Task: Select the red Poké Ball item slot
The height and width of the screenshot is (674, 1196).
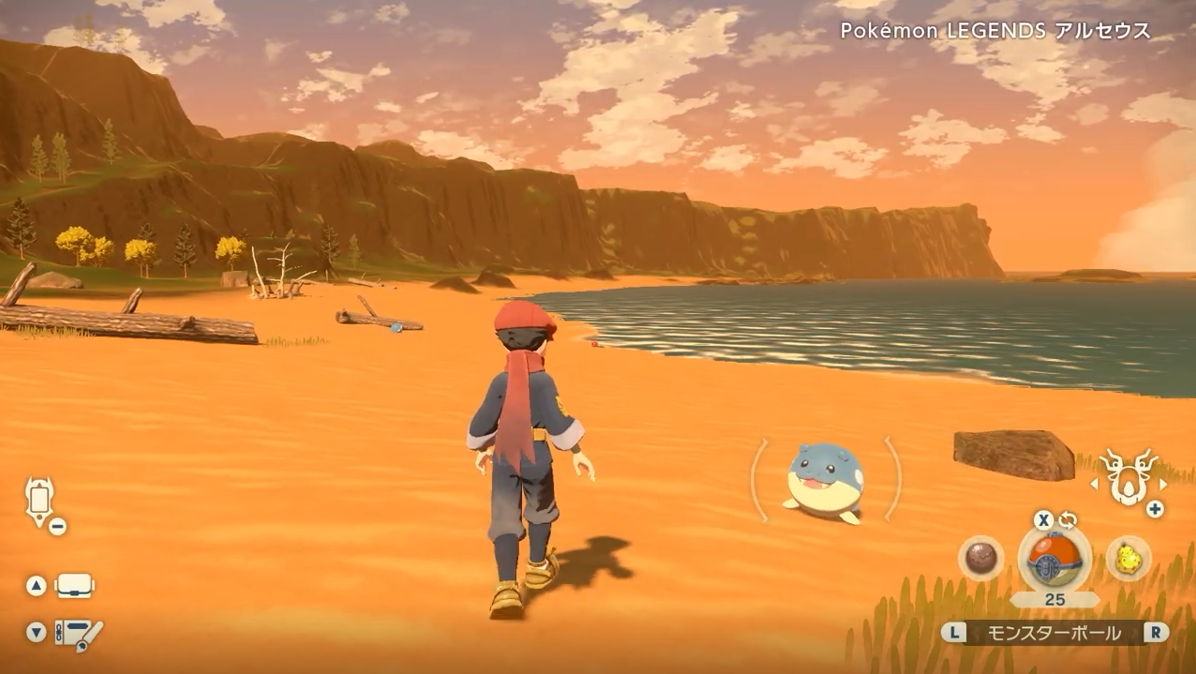Action: (x=1054, y=558)
